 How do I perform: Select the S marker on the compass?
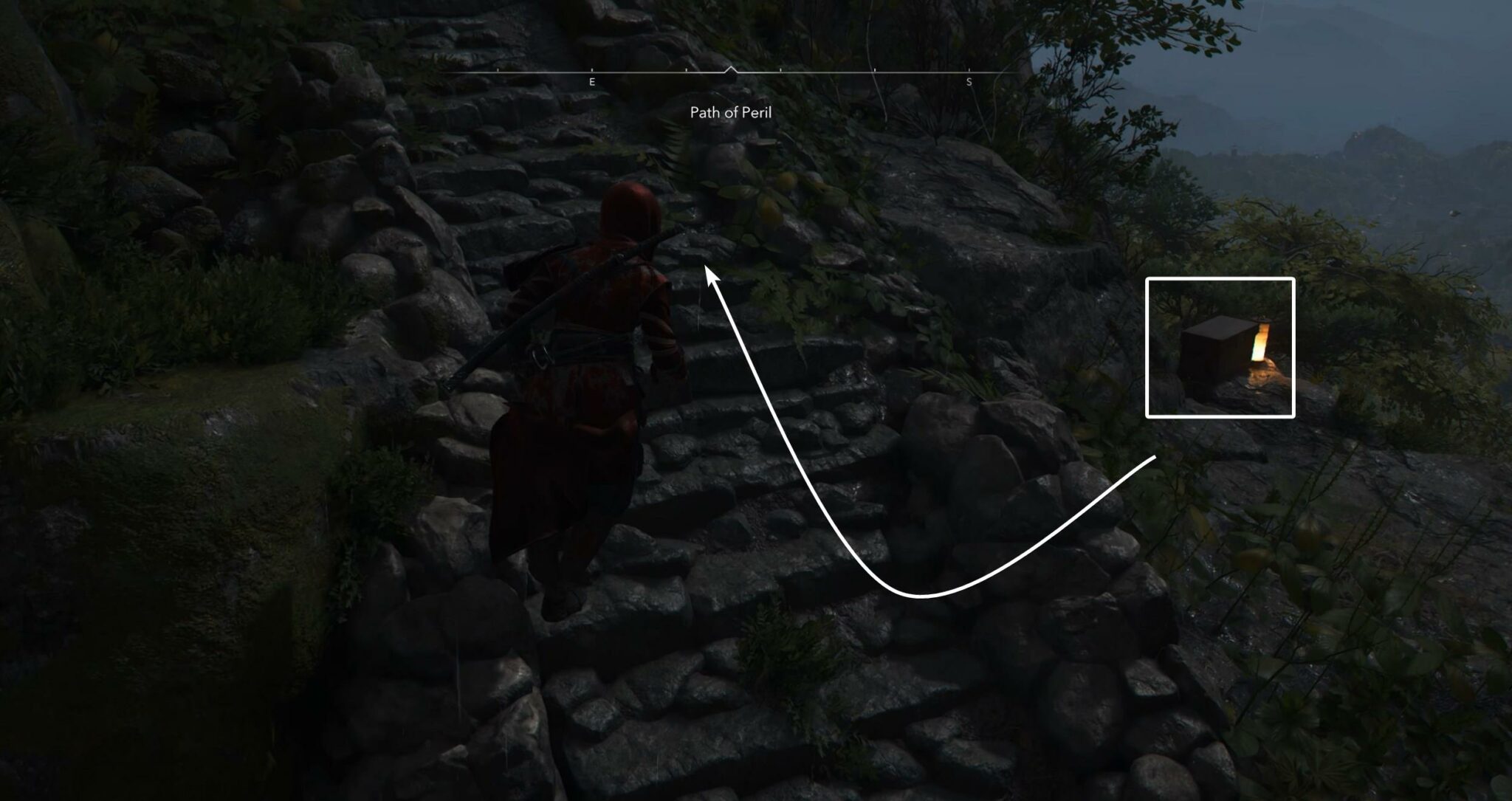pyautogui.click(x=969, y=82)
